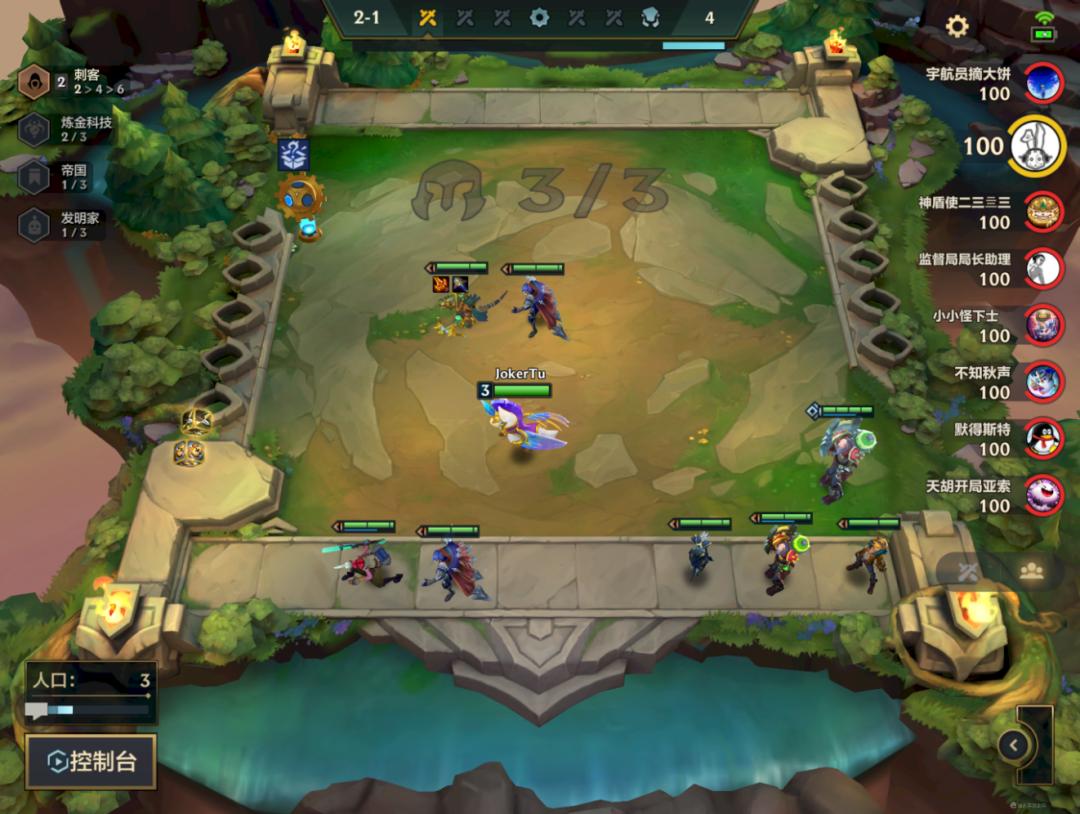Switch to the crossed swords view tab
This screenshot has height=814, width=1080.
click(x=968, y=571)
